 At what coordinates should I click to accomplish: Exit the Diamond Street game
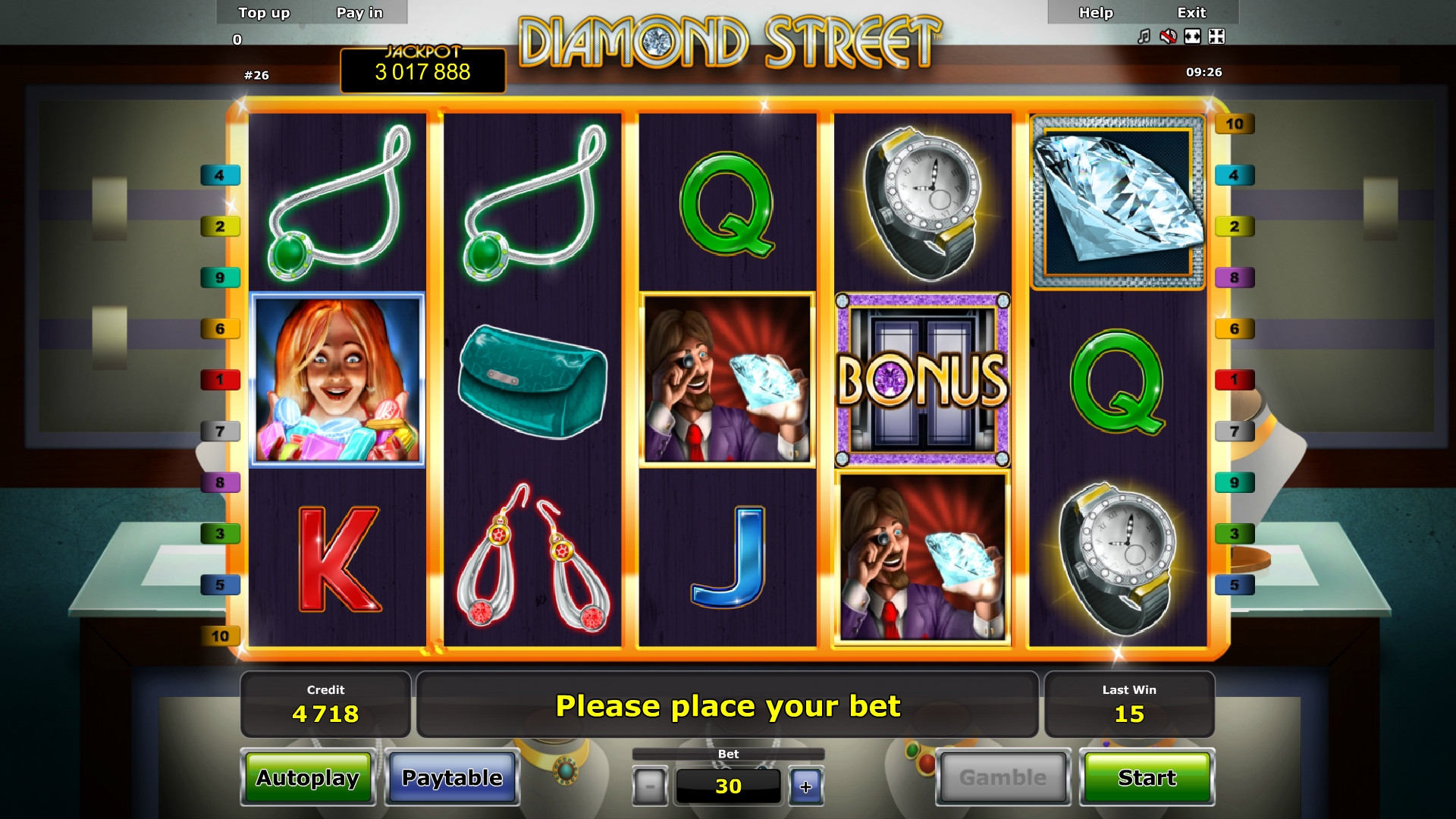click(1191, 13)
